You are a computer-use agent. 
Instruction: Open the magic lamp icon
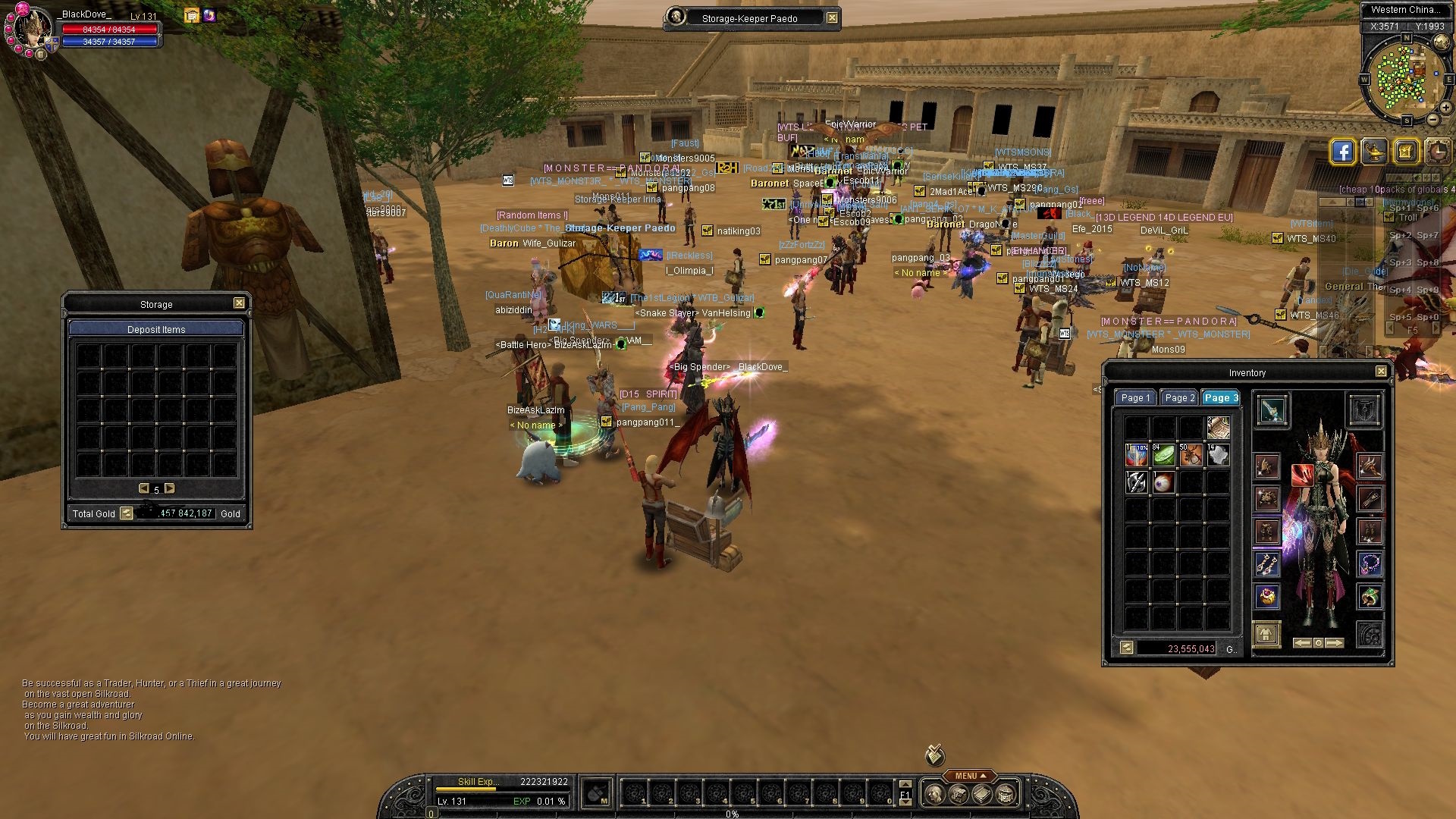coord(1374,152)
